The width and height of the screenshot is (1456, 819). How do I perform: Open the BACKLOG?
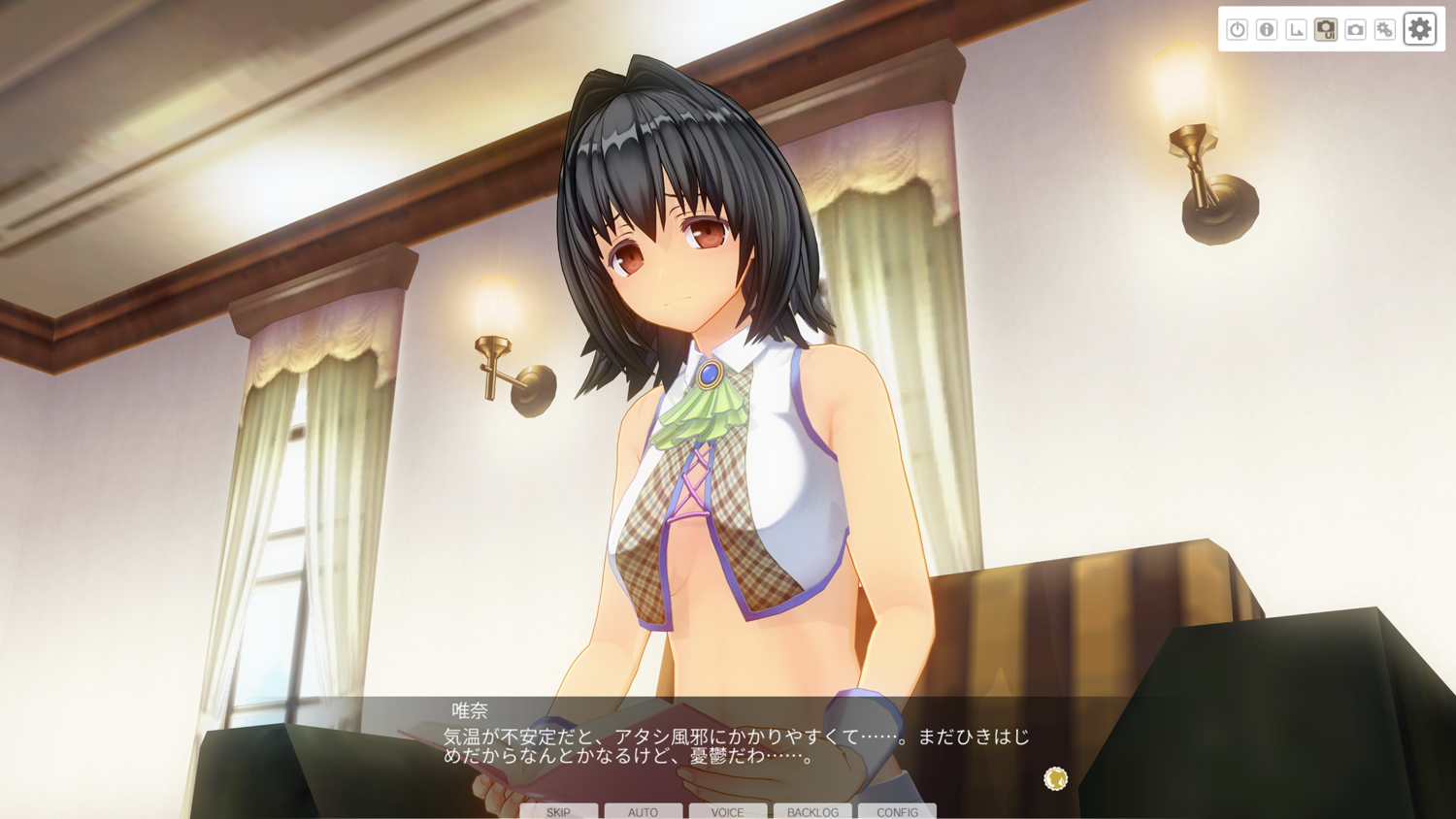pyautogui.click(x=812, y=811)
